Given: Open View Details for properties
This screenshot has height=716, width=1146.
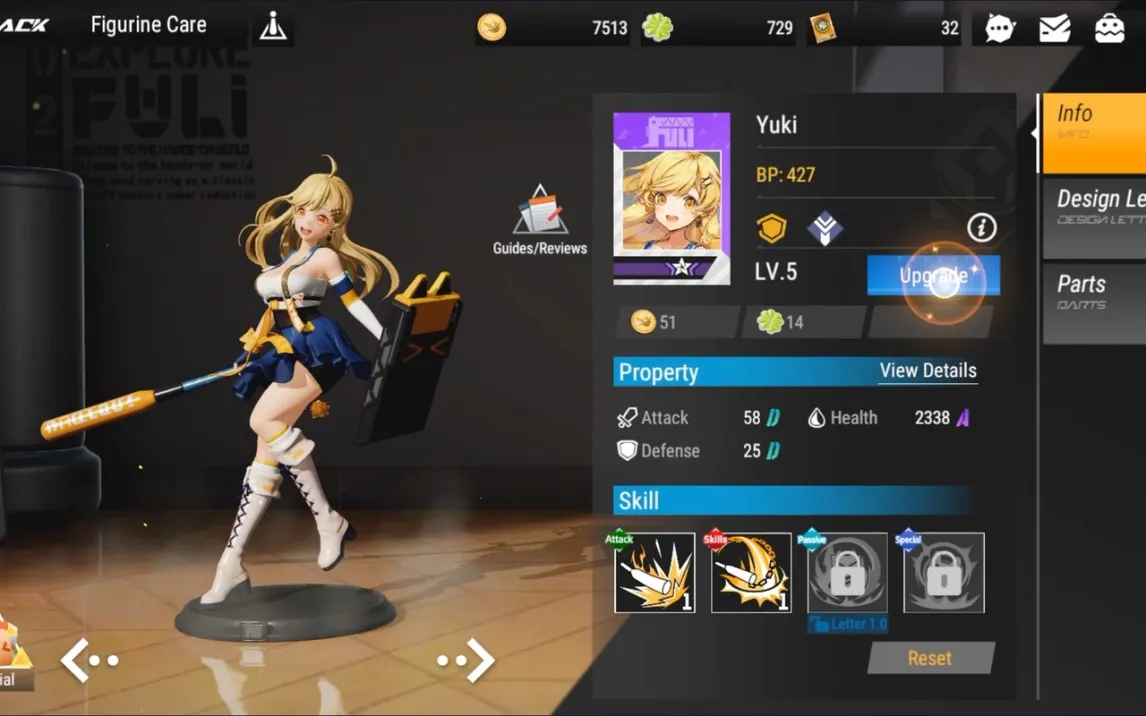Looking at the screenshot, I should coord(927,371).
